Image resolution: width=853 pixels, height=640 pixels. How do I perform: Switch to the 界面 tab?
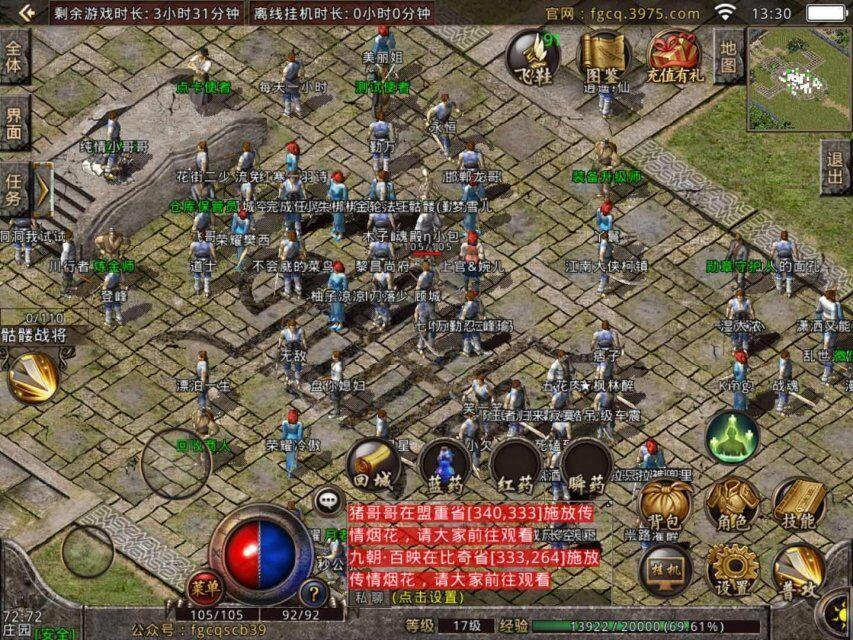point(14,124)
